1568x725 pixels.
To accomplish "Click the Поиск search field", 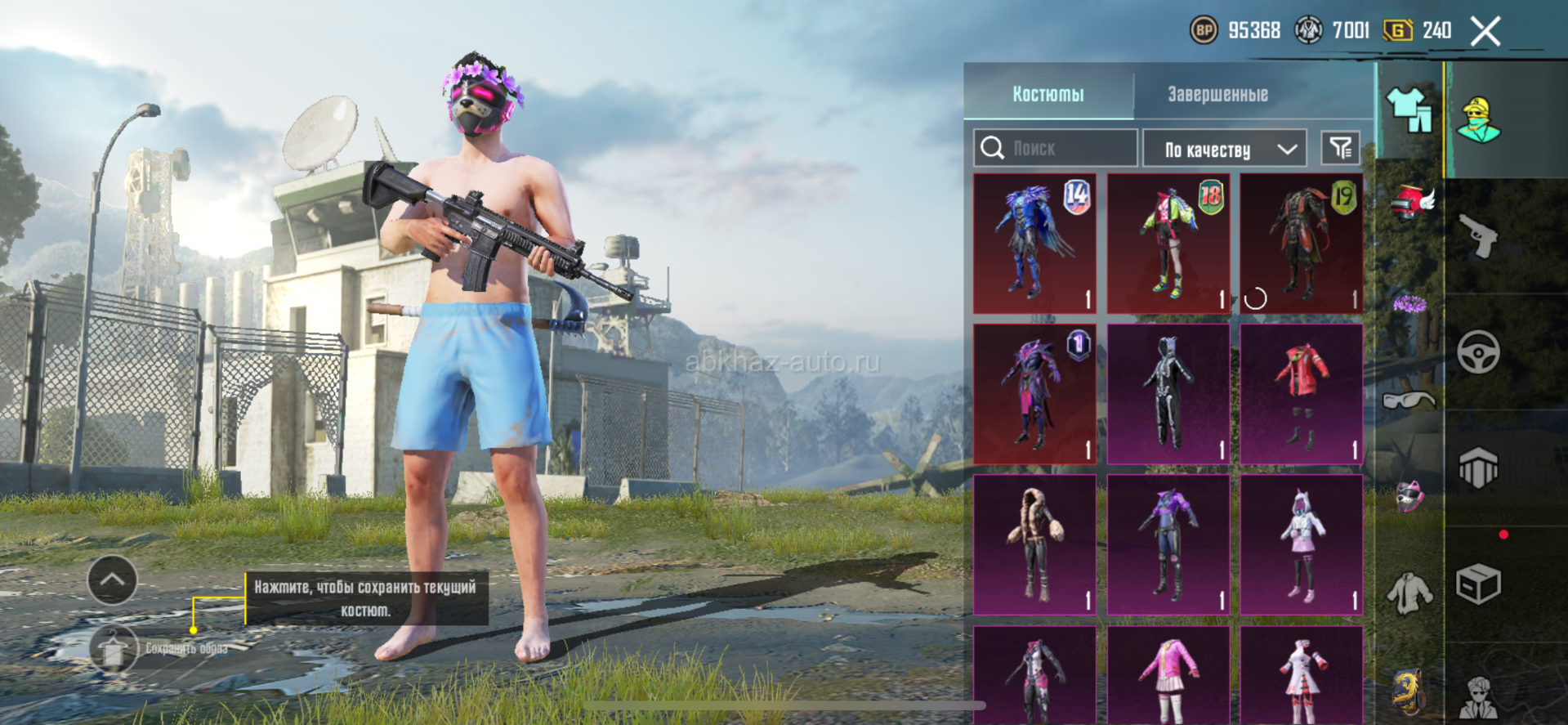I will [x=1056, y=148].
